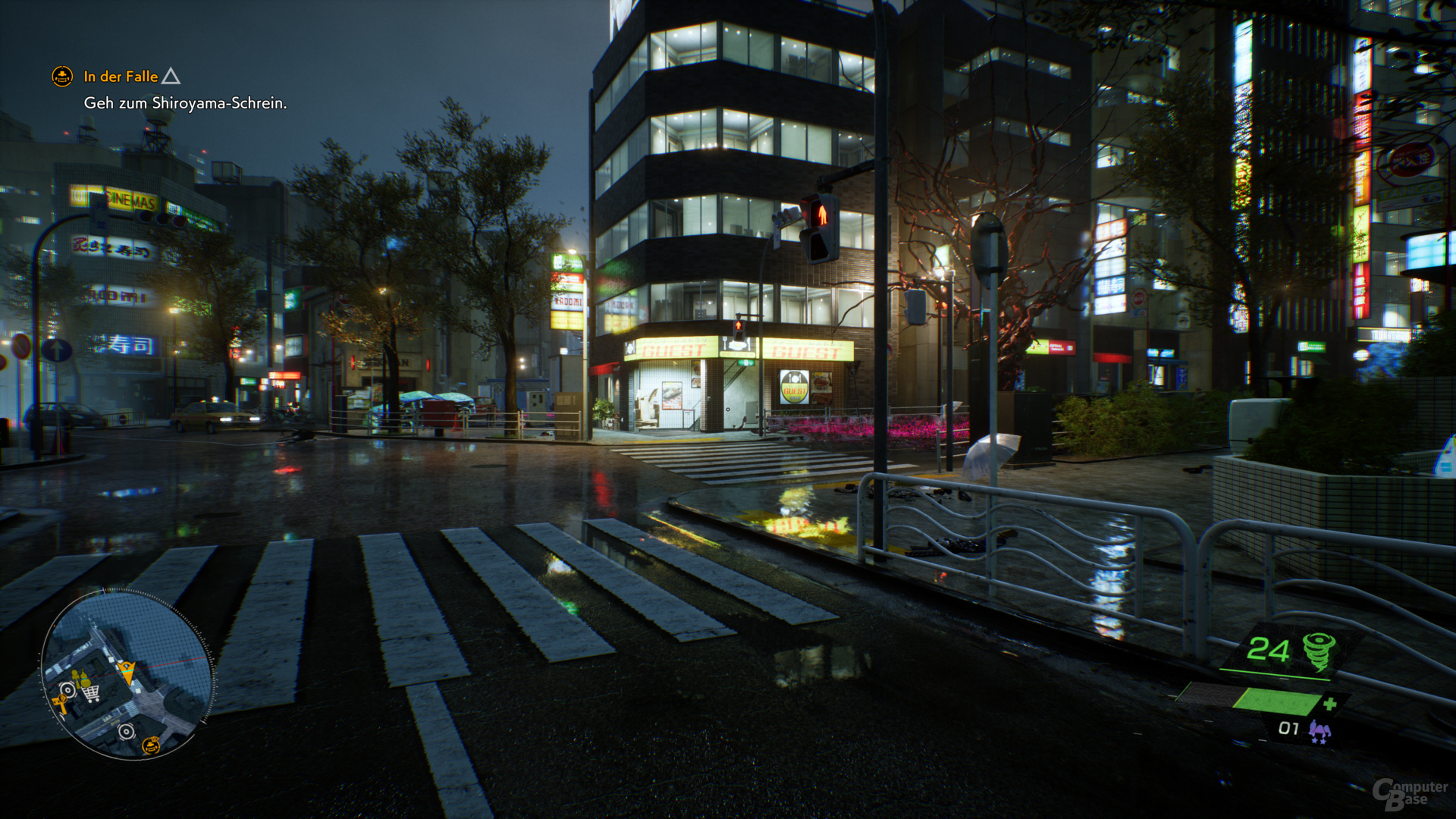The width and height of the screenshot is (1456, 819).
Task: Click the objective text 'Geh zum Shiroyama-Schrein'
Action: [185, 104]
